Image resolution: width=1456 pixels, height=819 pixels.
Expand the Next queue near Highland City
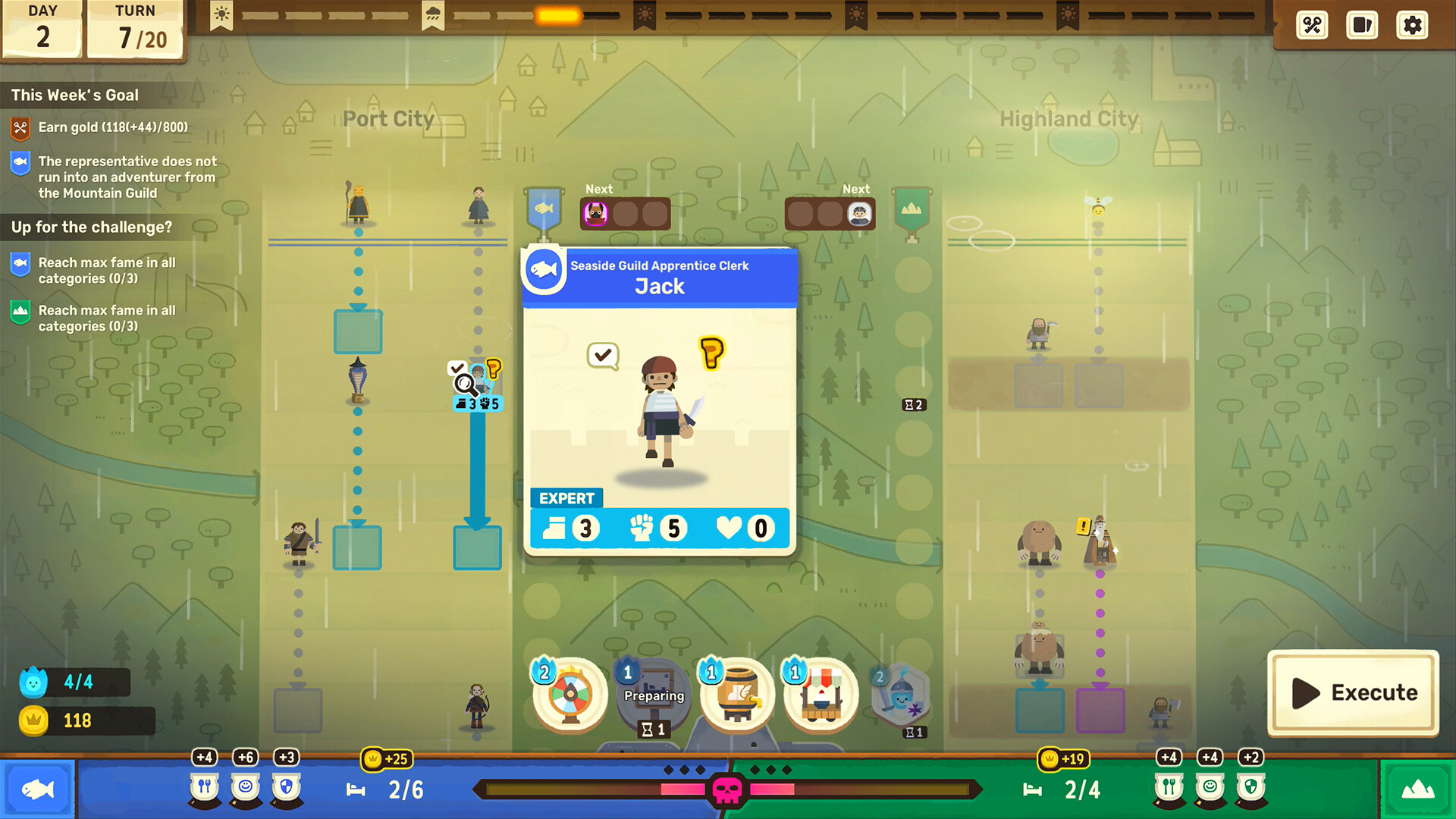(830, 214)
